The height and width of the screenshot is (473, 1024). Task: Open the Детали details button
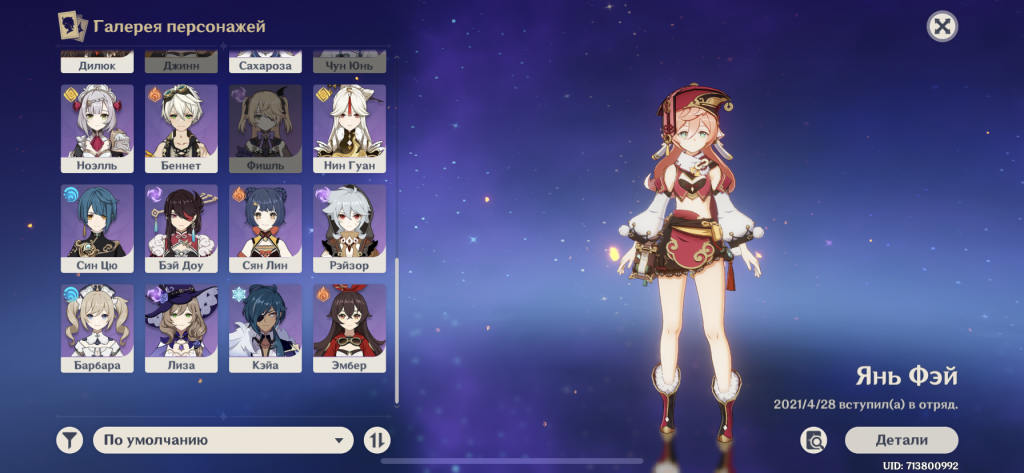click(x=901, y=440)
